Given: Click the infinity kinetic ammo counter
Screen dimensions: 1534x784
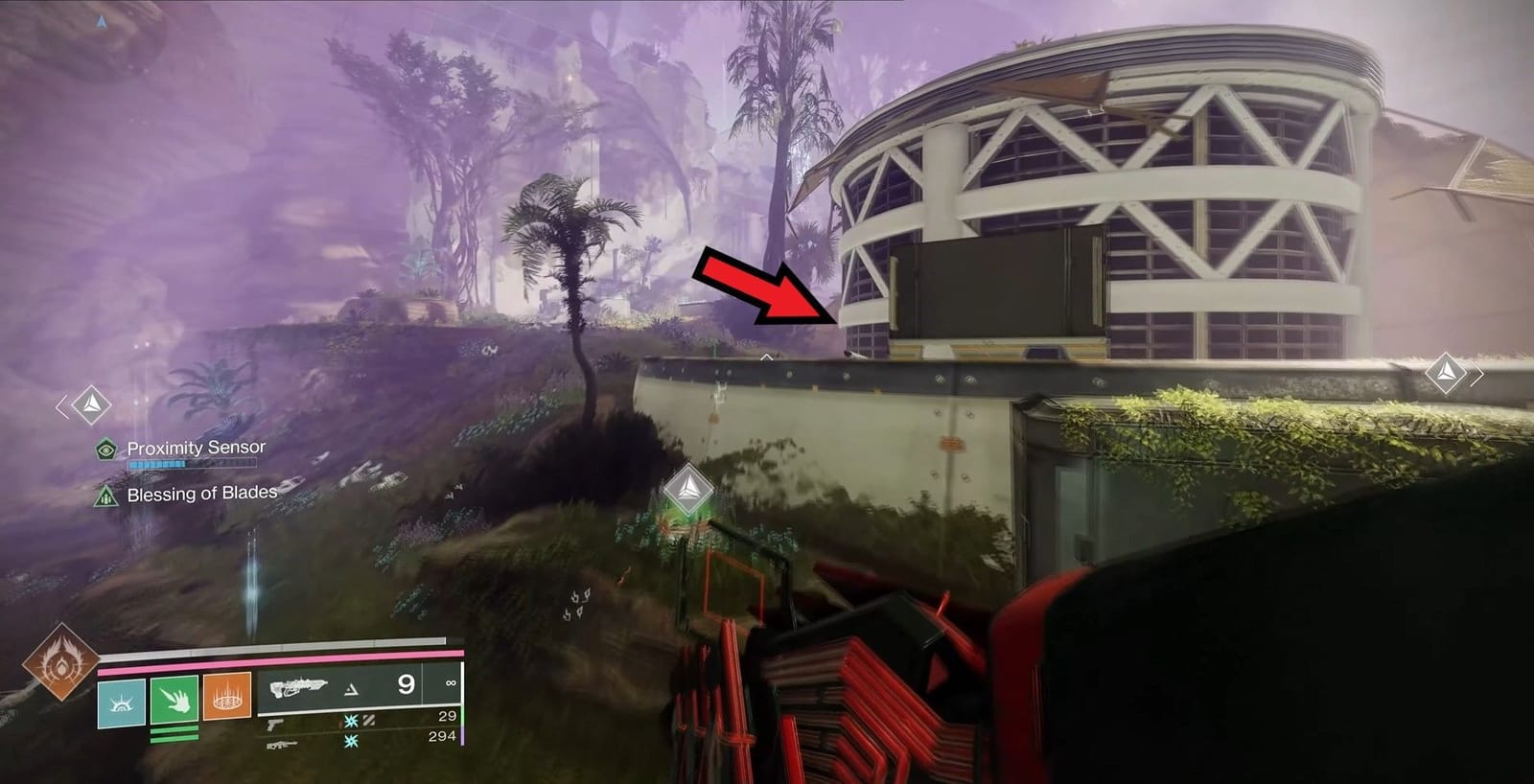Looking at the screenshot, I should pyautogui.click(x=451, y=683).
